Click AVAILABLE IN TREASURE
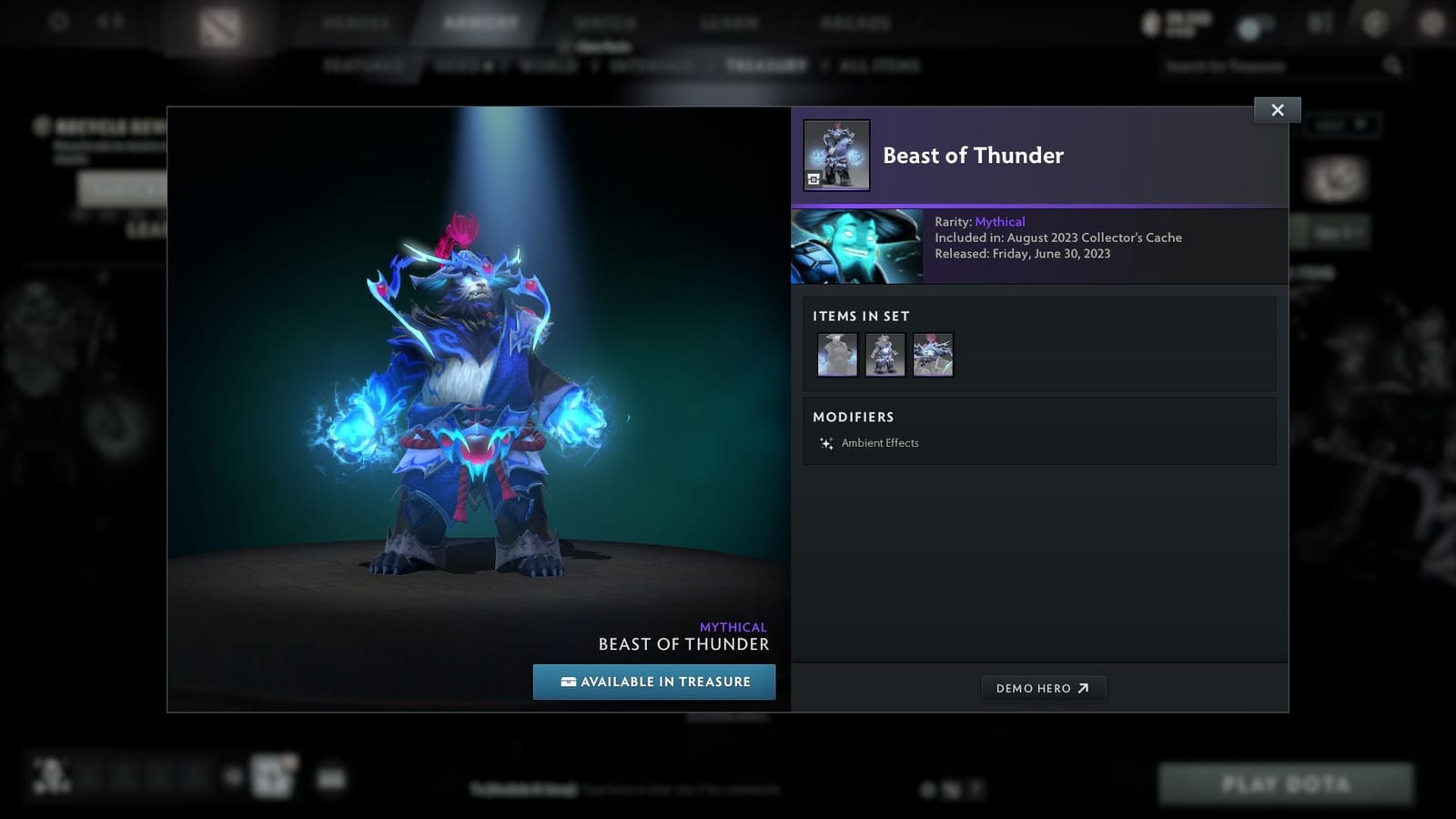 point(653,681)
